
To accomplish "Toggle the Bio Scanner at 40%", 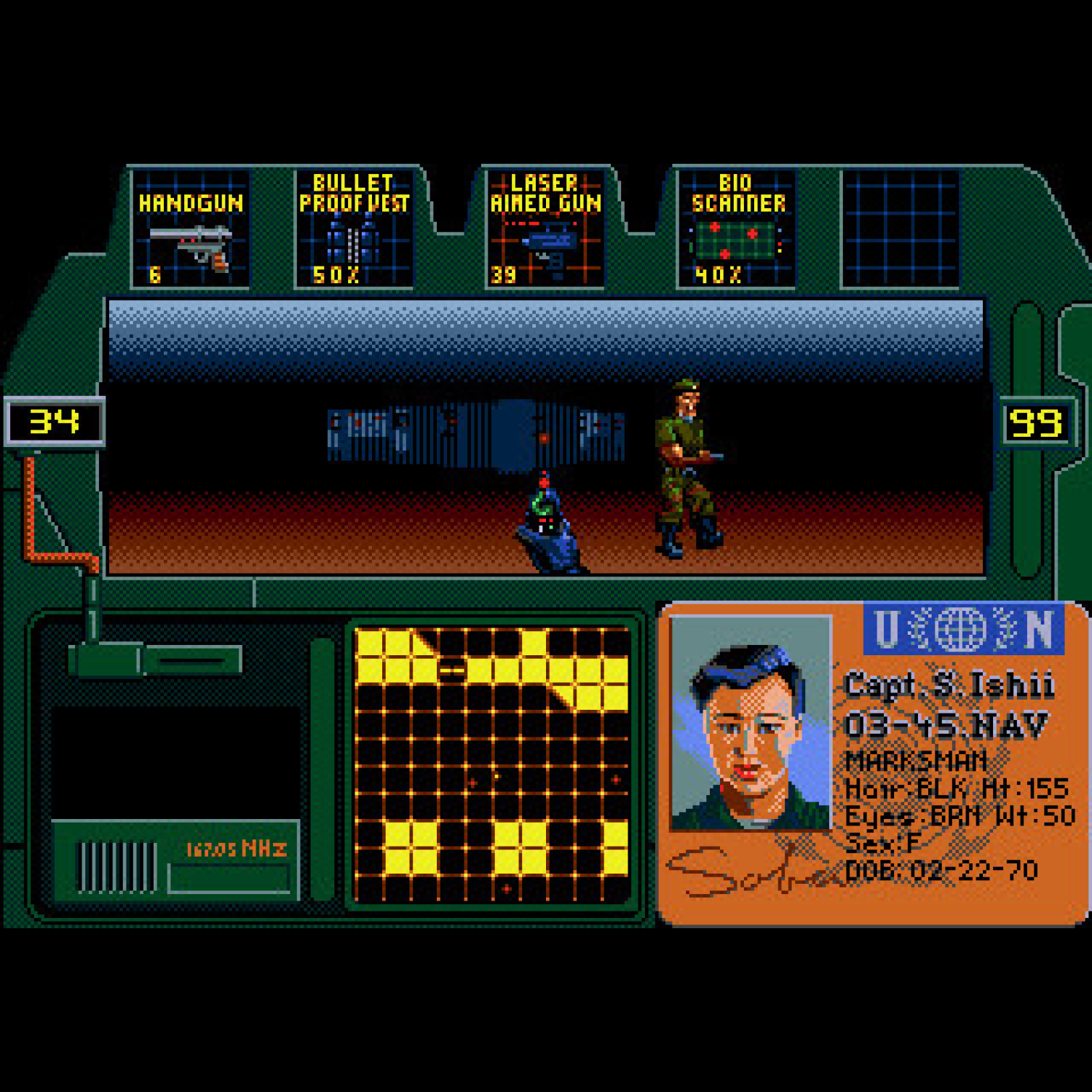I will tap(717, 275).
